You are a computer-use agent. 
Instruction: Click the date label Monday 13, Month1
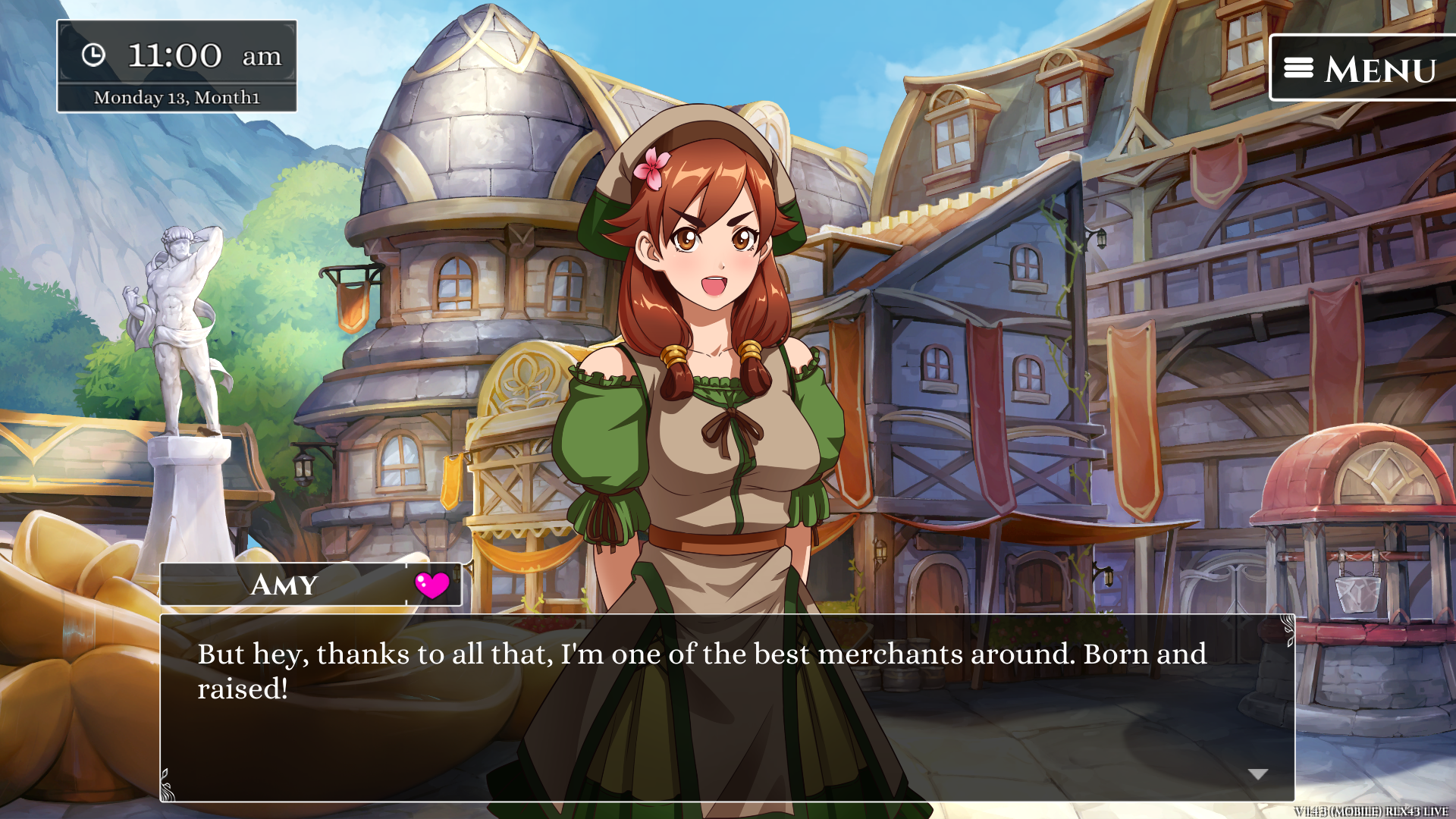click(x=177, y=97)
